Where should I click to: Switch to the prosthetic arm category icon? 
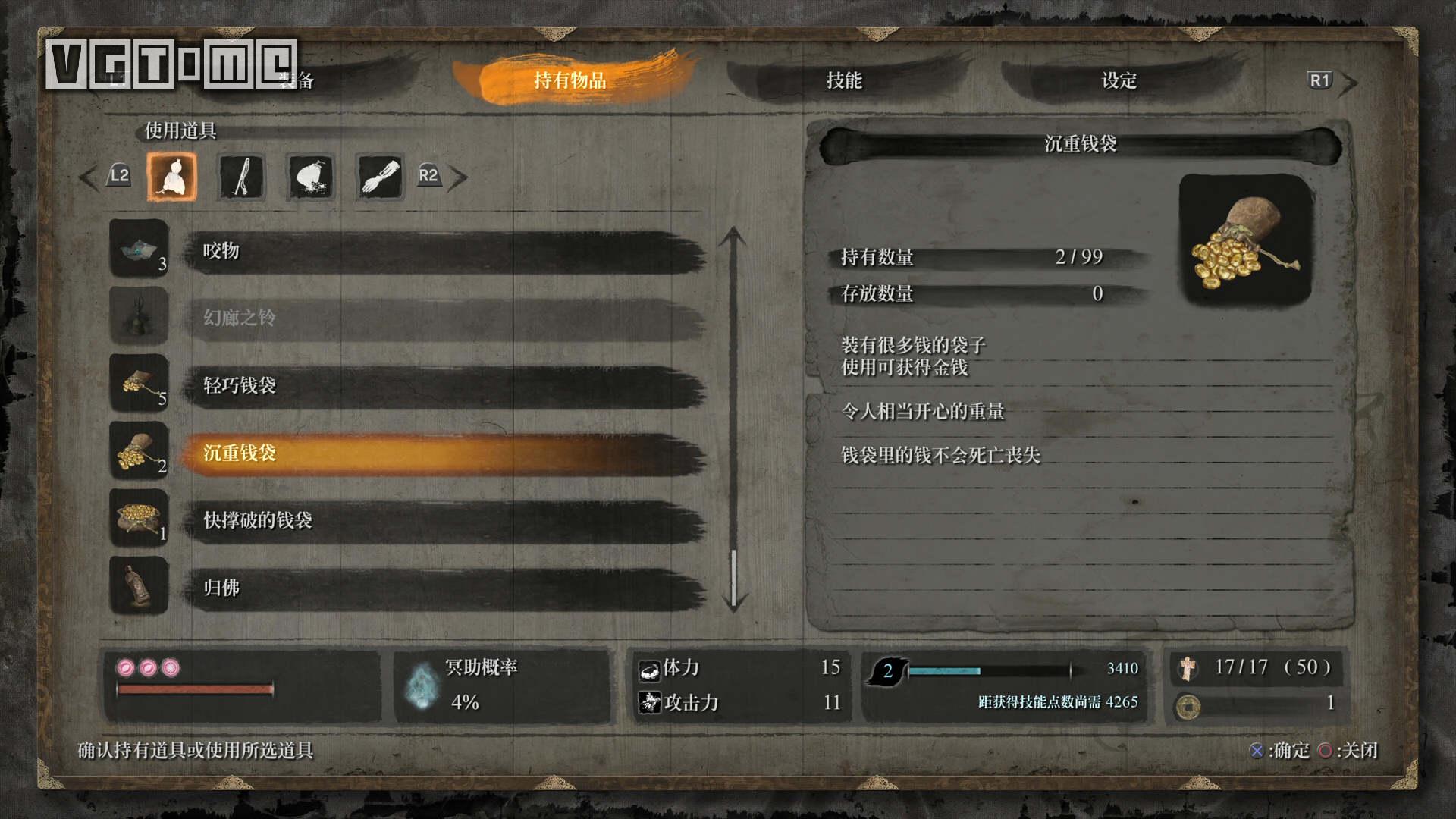[379, 177]
